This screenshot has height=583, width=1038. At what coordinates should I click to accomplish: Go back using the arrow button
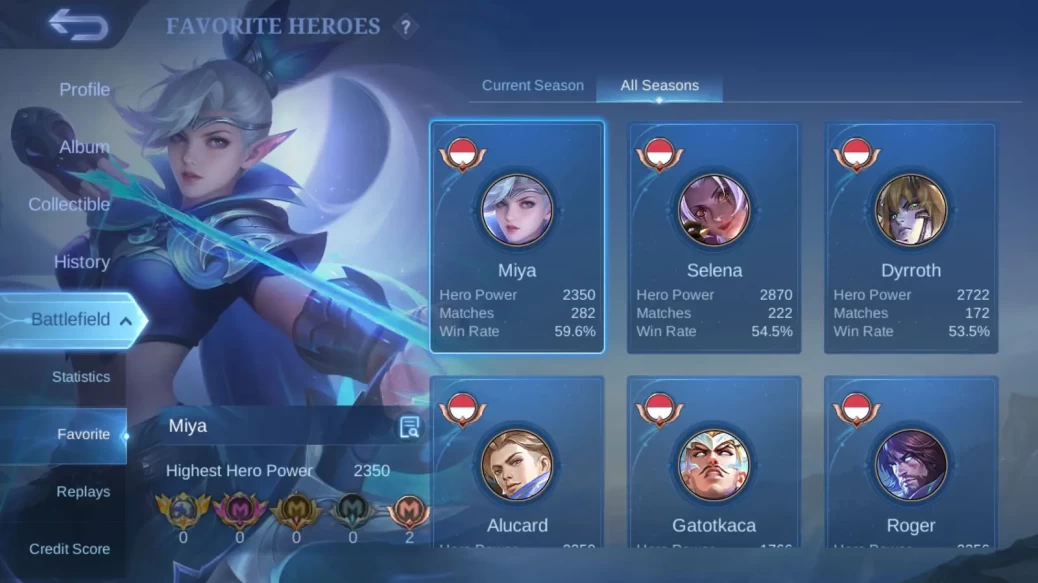pos(77,25)
